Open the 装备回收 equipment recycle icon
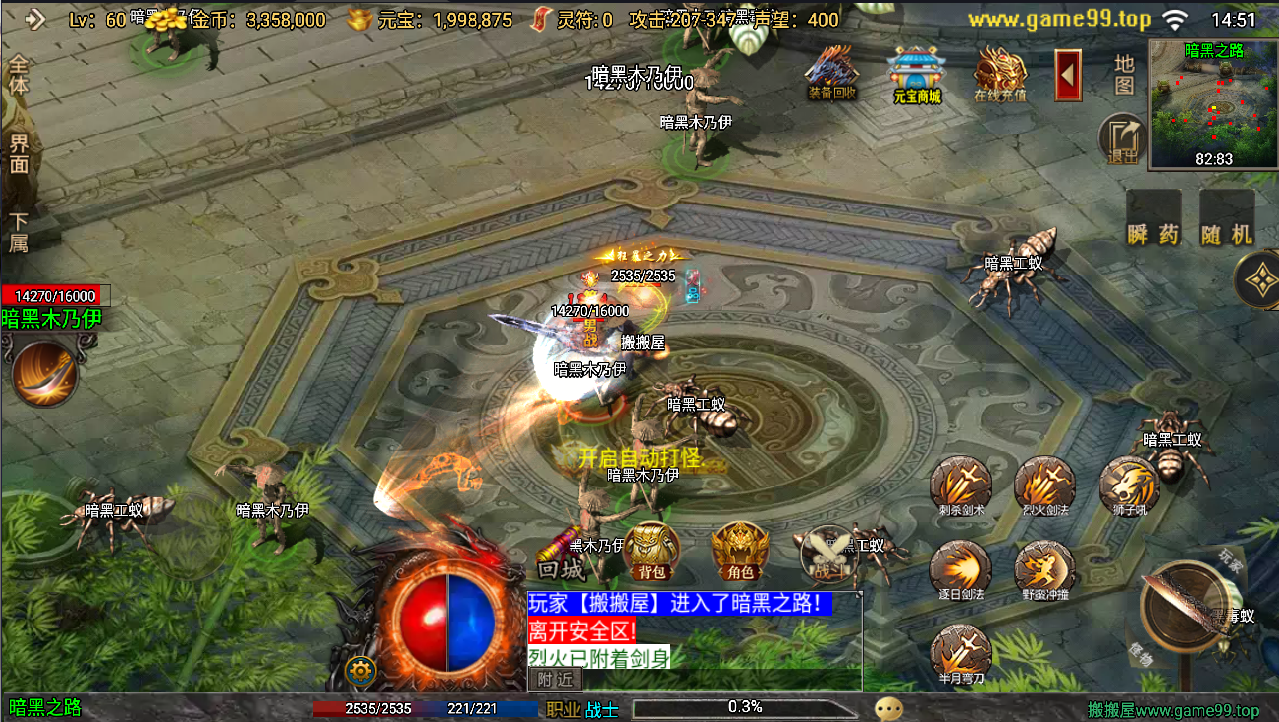This screenshot has height=722, width=1279. tap(832, 71)
